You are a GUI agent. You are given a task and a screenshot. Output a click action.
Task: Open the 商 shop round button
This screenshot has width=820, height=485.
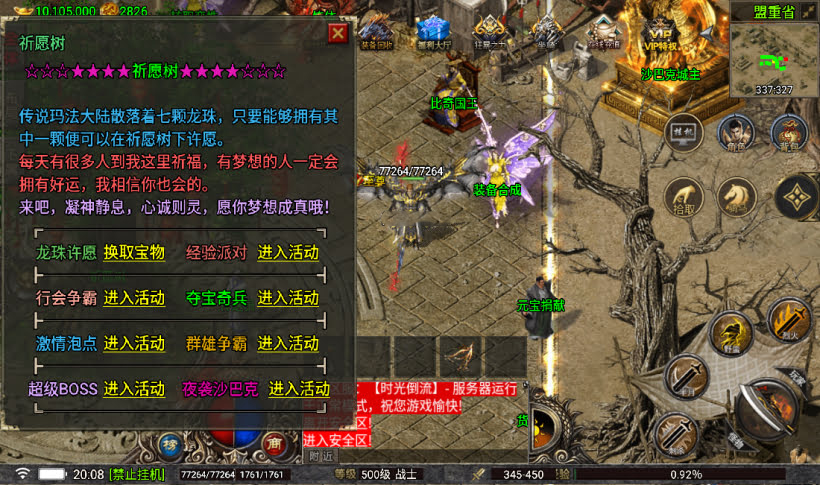click(273, 443)
